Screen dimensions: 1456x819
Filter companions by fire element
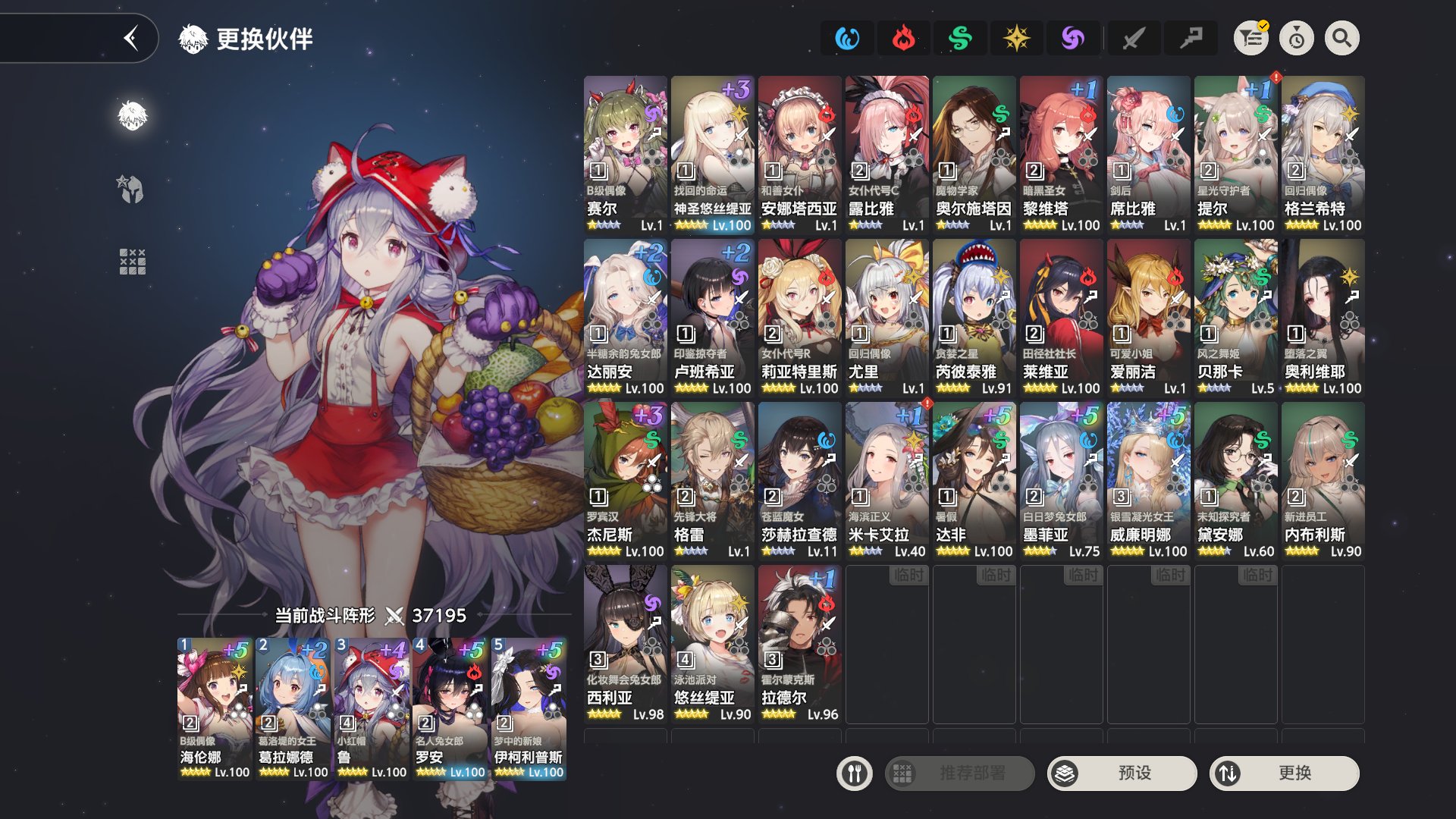point(903,38)
